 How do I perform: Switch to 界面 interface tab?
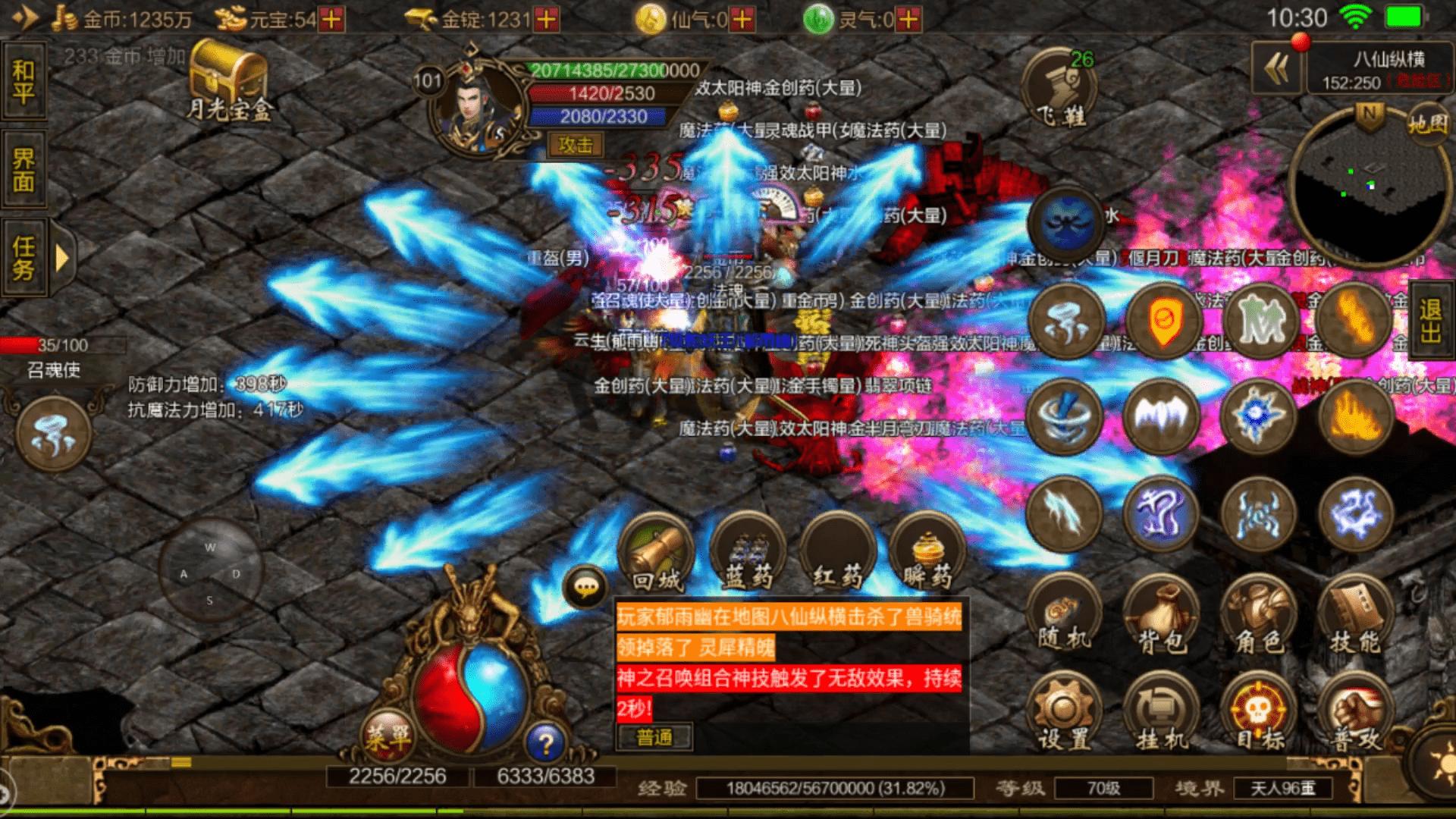[x=25, y=168]
